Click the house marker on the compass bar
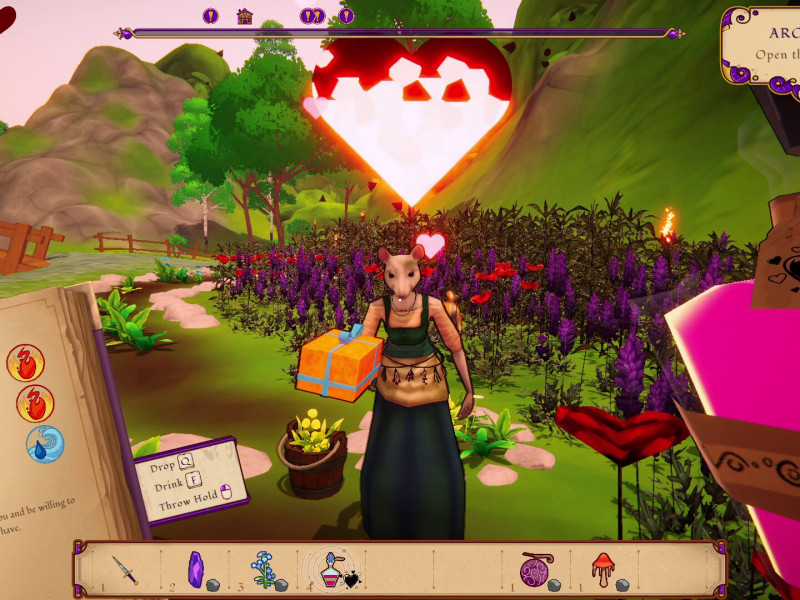 point(244,16)
